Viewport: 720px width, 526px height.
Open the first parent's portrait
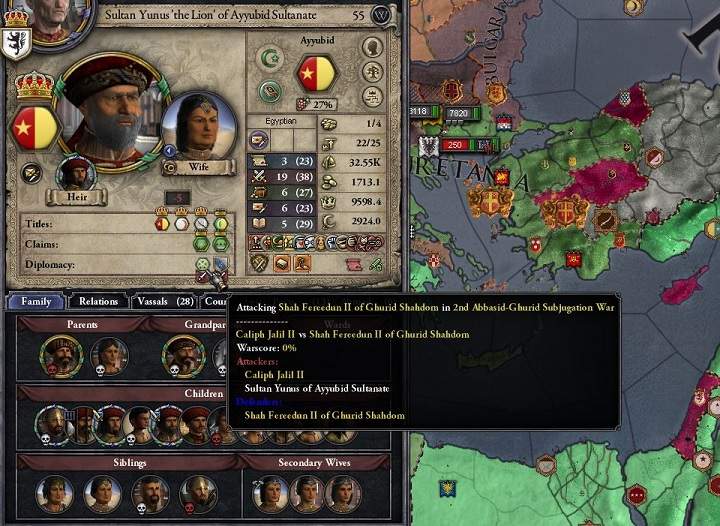click(x=61, y=355)
